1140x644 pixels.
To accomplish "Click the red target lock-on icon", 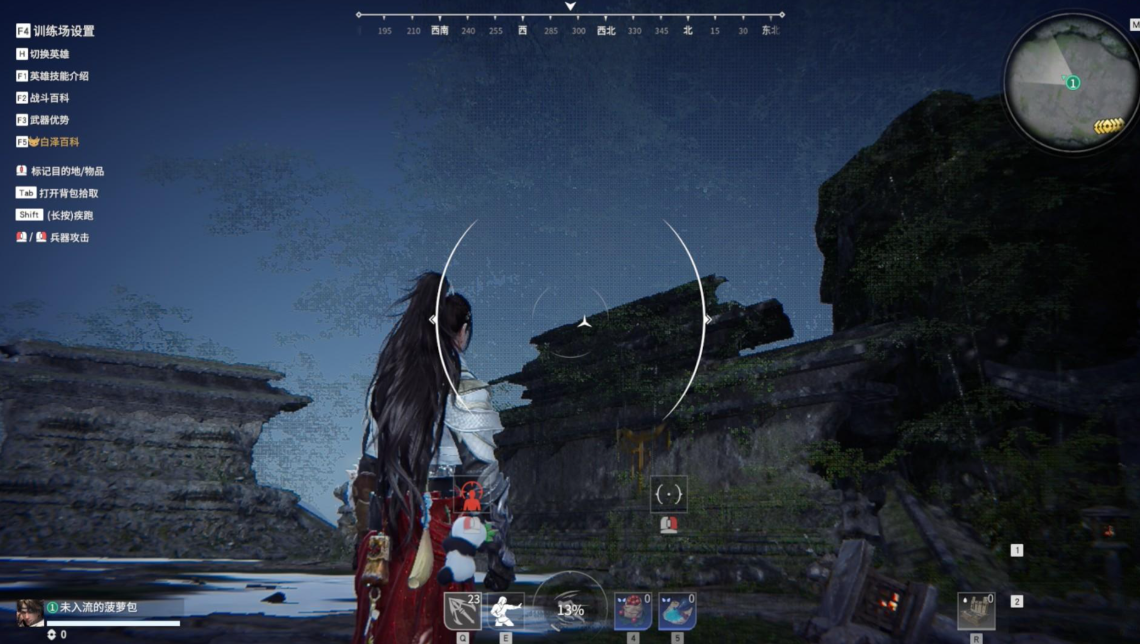I will 470,494.
